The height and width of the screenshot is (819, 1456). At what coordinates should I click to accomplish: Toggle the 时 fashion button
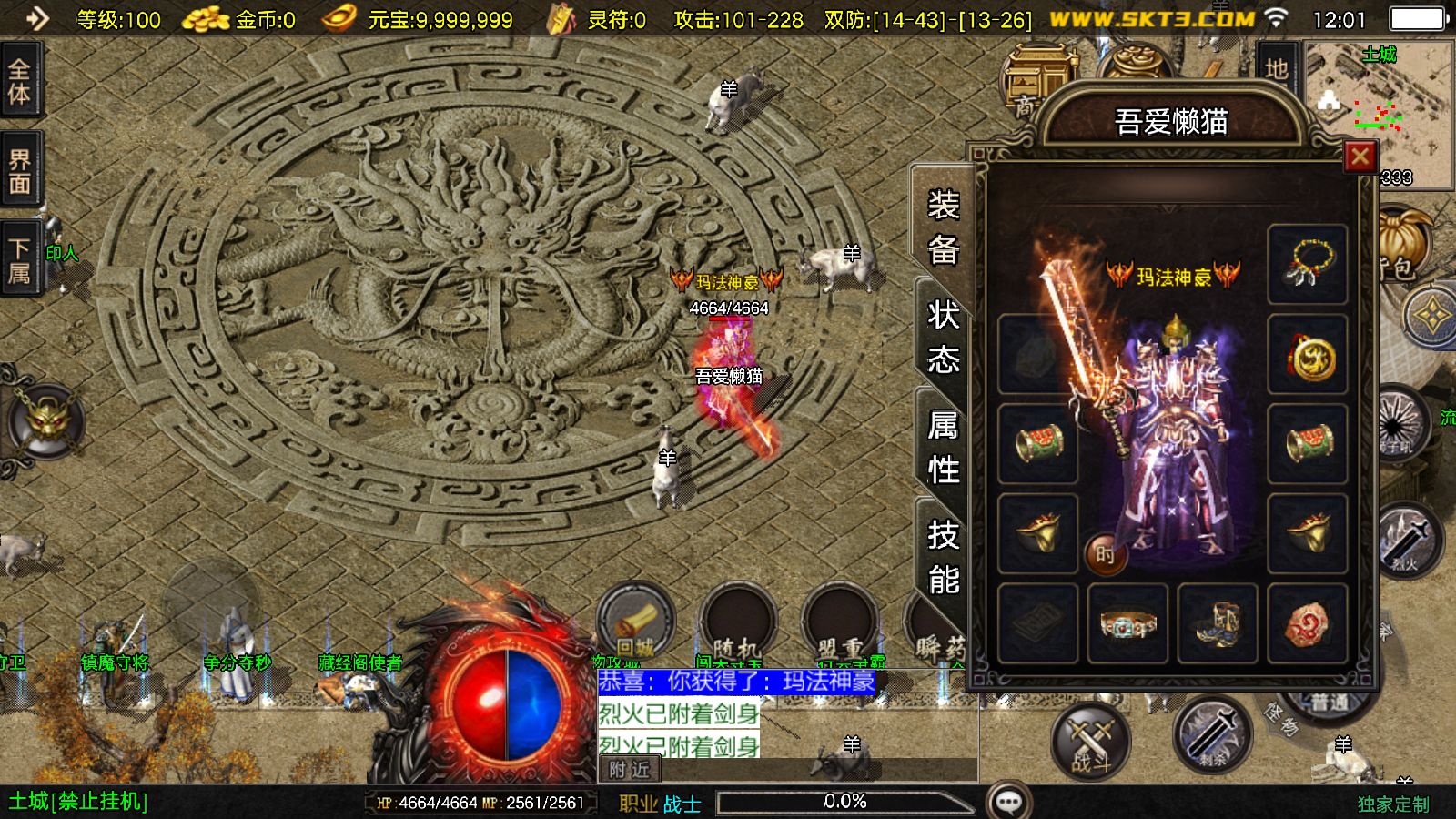tap(1105, 553)
